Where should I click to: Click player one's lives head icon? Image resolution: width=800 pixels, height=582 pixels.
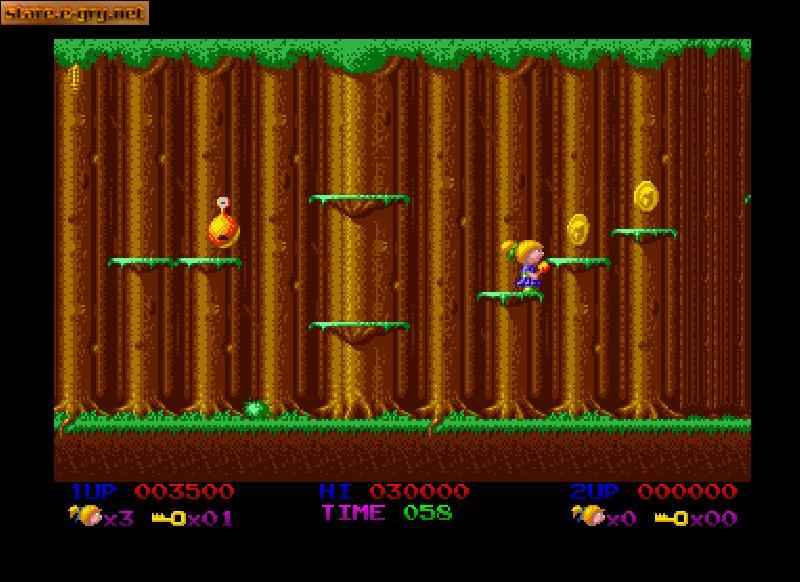(x=86, y=516)
